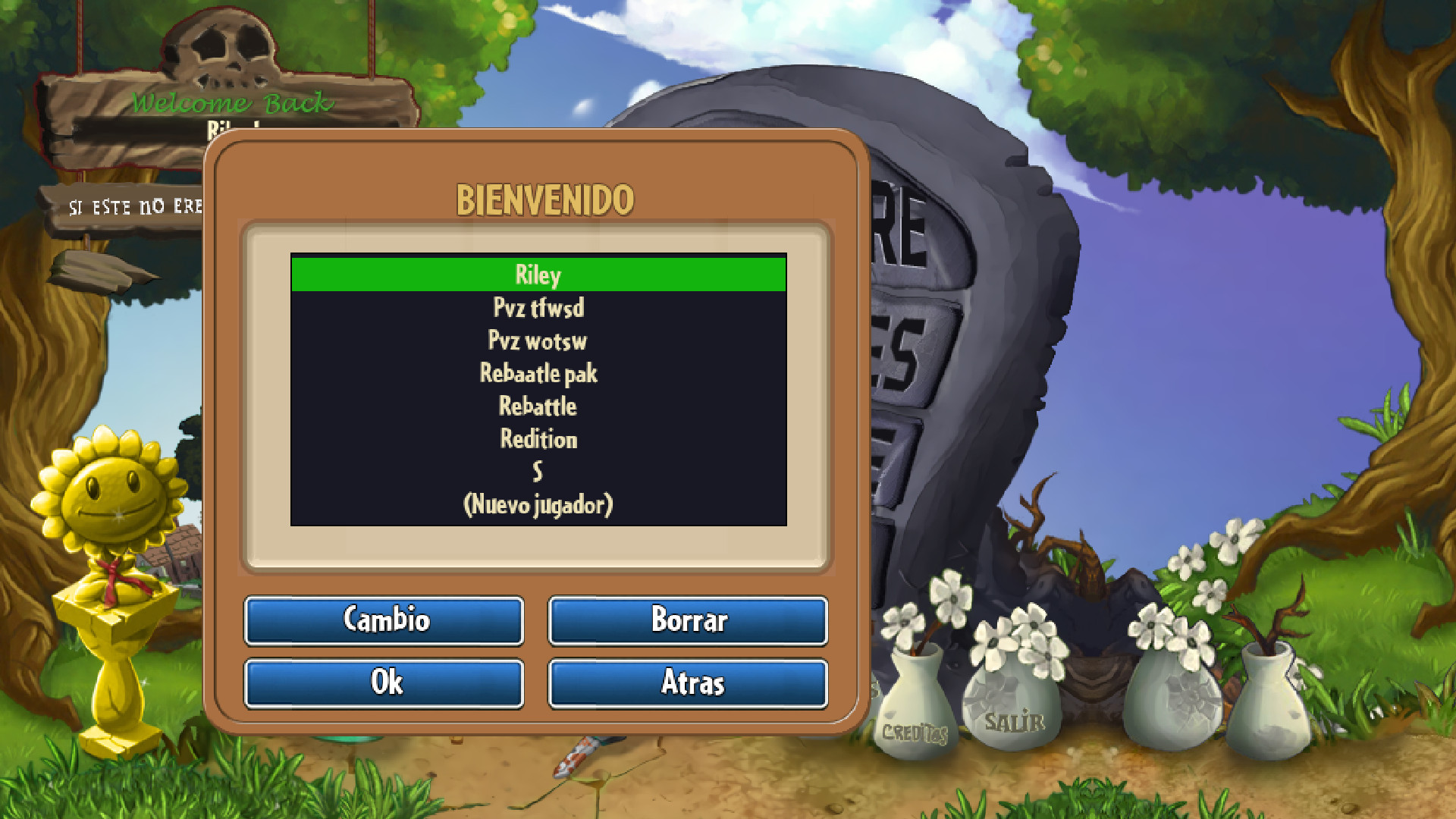Select the profile named S
The height and width of the screenshot is (819, 1456).
tap(539, 471)
